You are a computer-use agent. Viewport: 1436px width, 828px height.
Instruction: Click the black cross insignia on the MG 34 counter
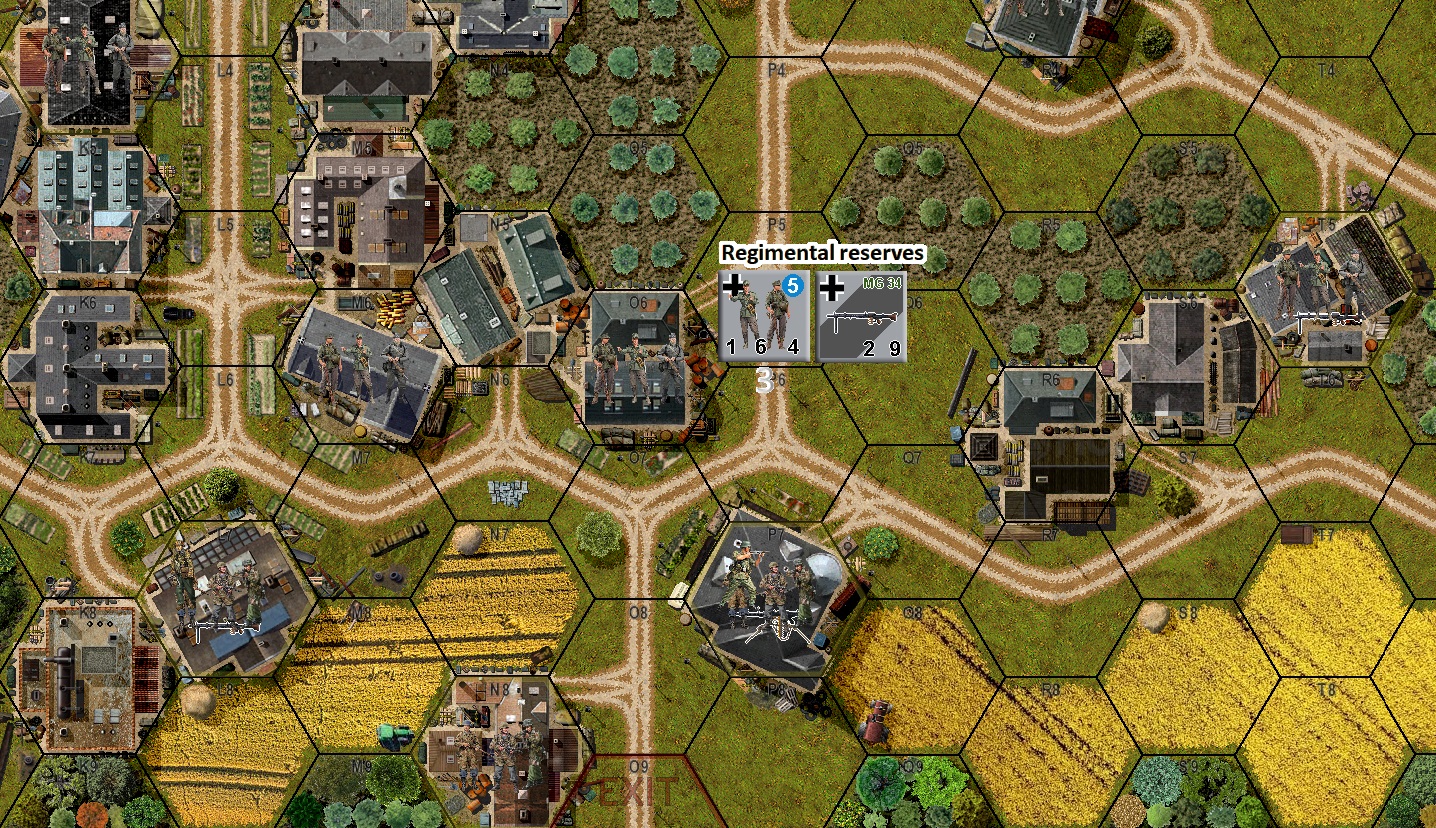[830, 290]
